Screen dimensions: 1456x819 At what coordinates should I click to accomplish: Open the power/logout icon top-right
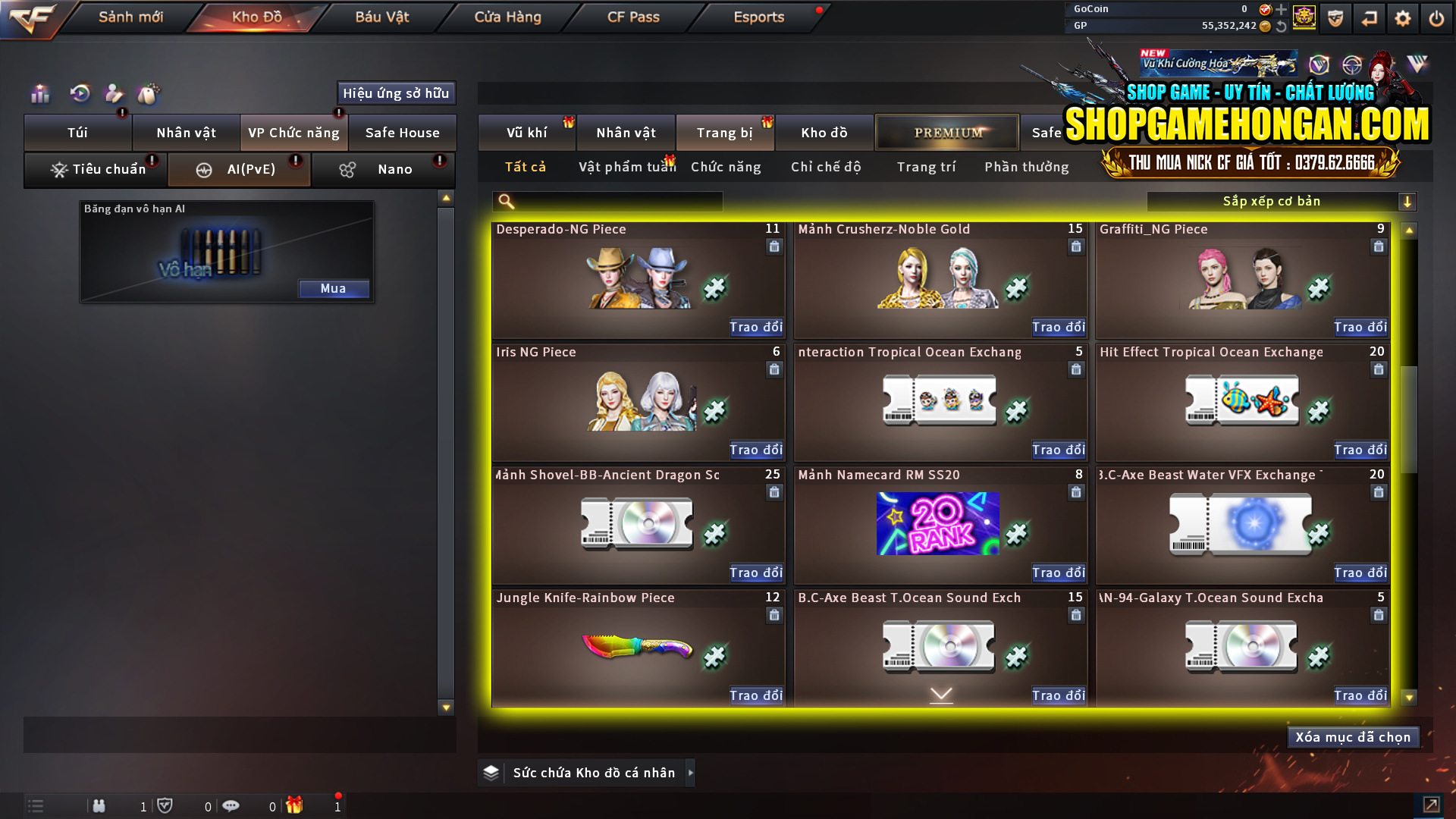pyautogui.click(x=1436, y=17)
